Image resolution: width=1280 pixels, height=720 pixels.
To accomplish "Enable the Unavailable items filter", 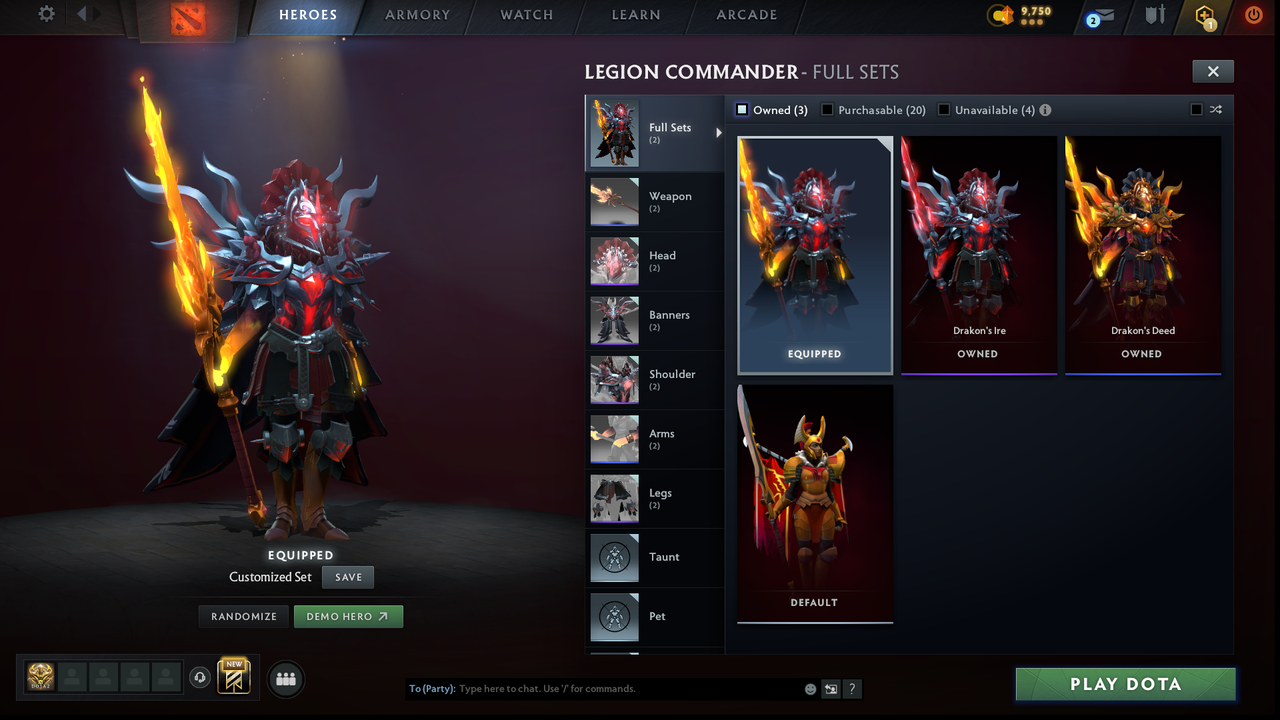I will 944,110.
